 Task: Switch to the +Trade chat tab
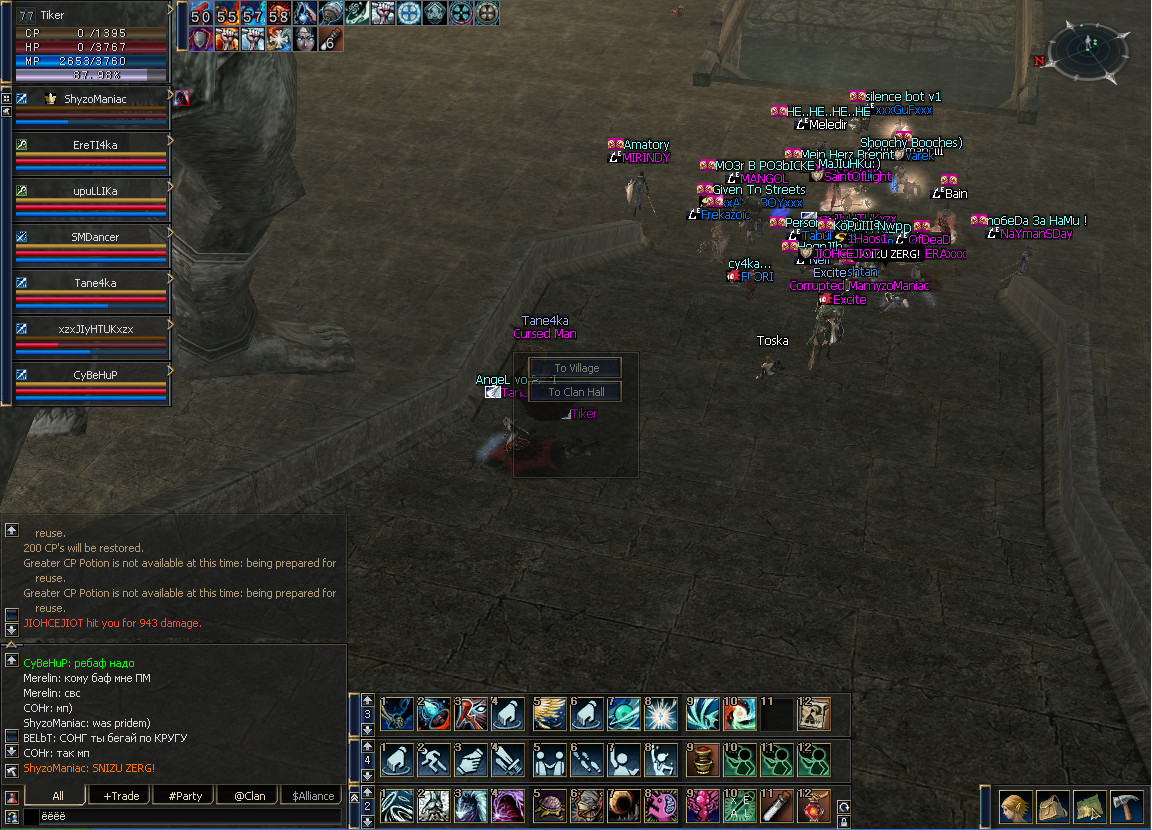120,796
